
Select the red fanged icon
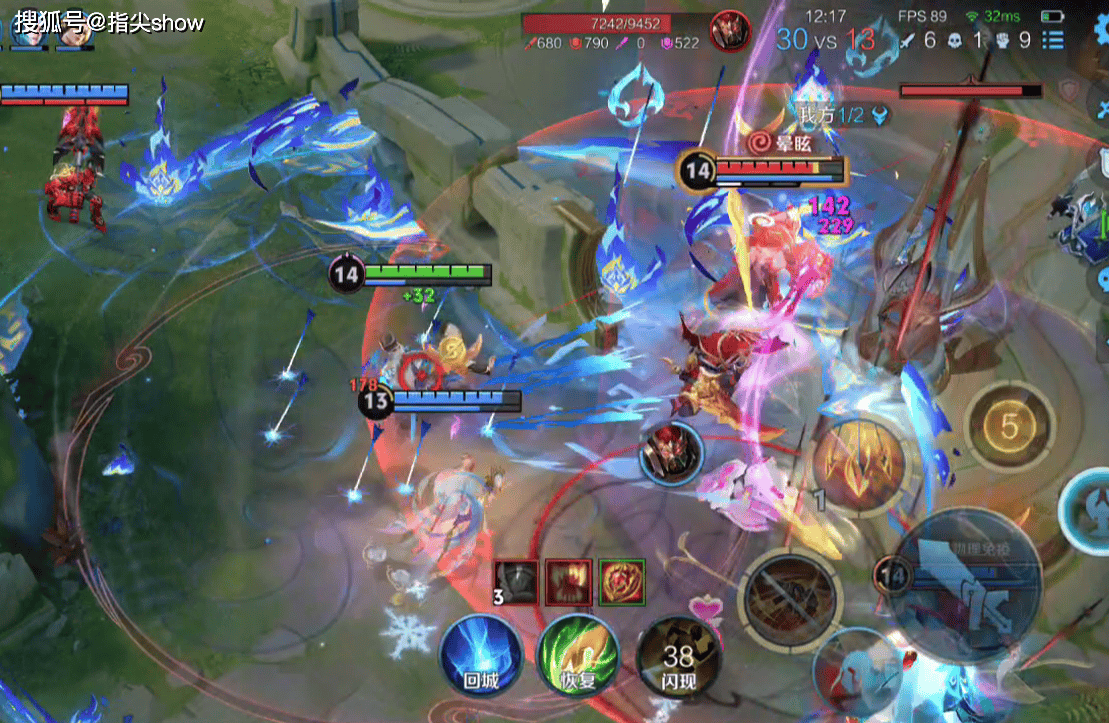[x=568, y=582]
